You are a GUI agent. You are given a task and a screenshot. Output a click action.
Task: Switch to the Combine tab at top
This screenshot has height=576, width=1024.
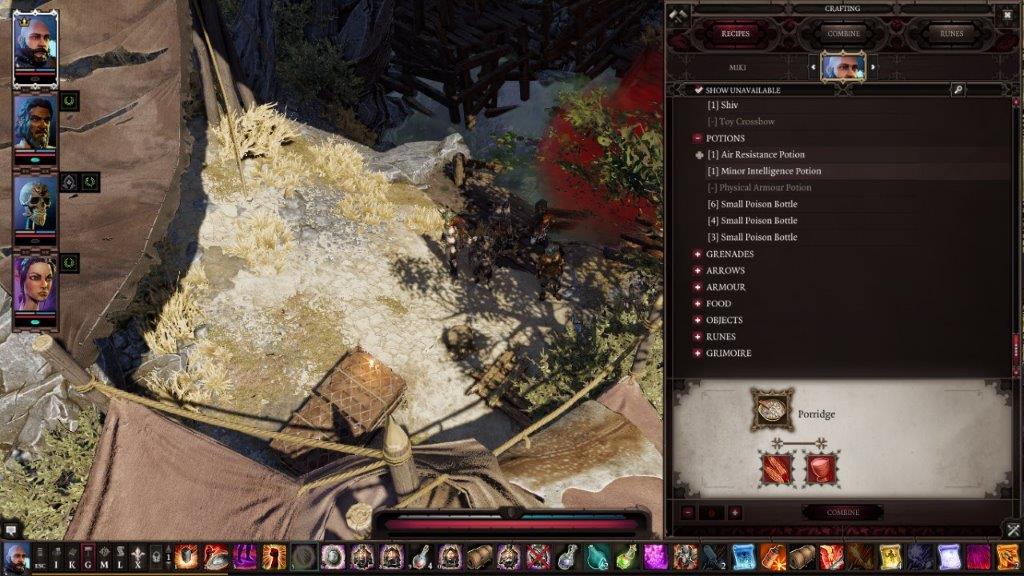[844, 33]
